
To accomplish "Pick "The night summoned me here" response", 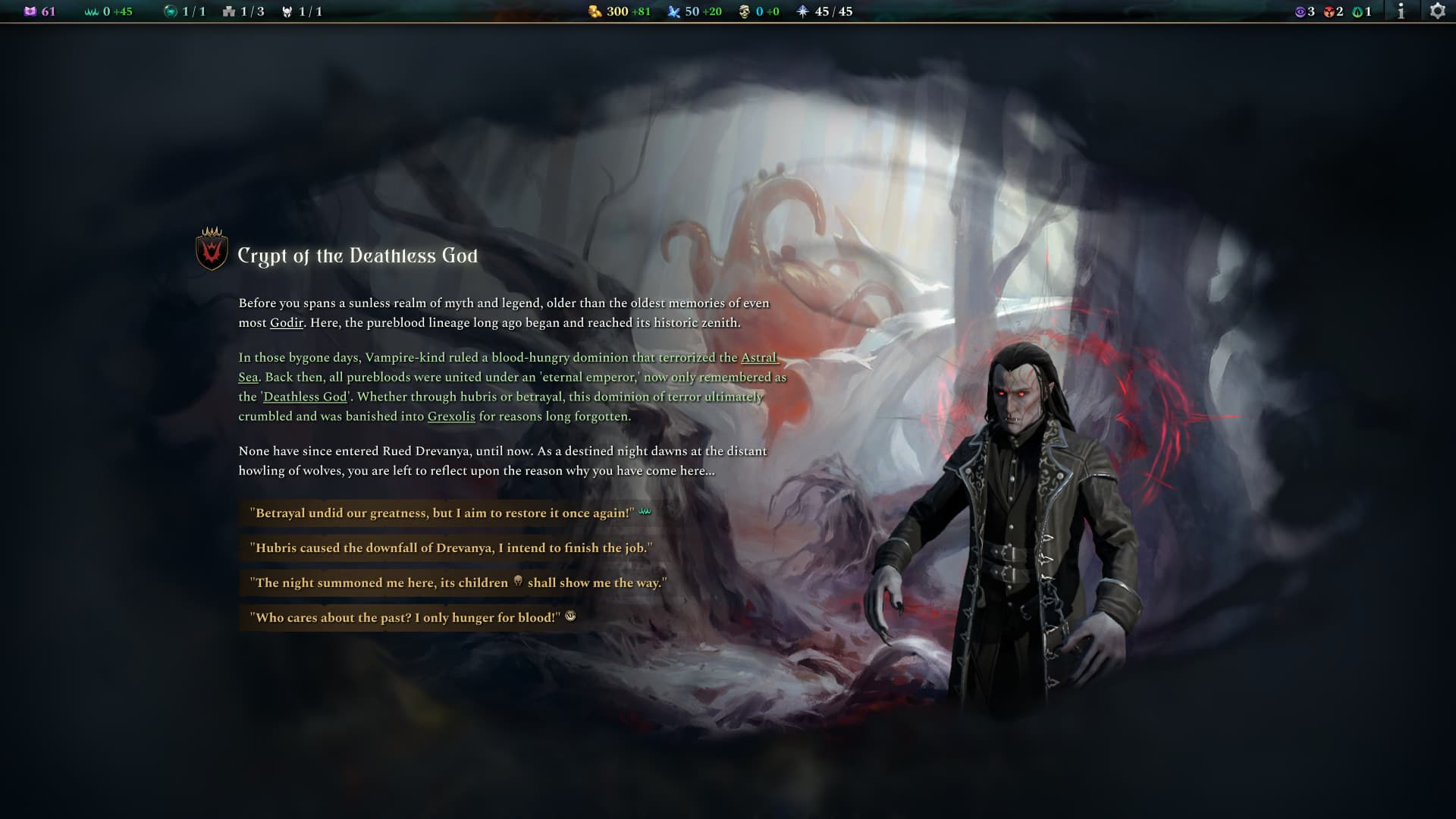I will tap(457, 583).
